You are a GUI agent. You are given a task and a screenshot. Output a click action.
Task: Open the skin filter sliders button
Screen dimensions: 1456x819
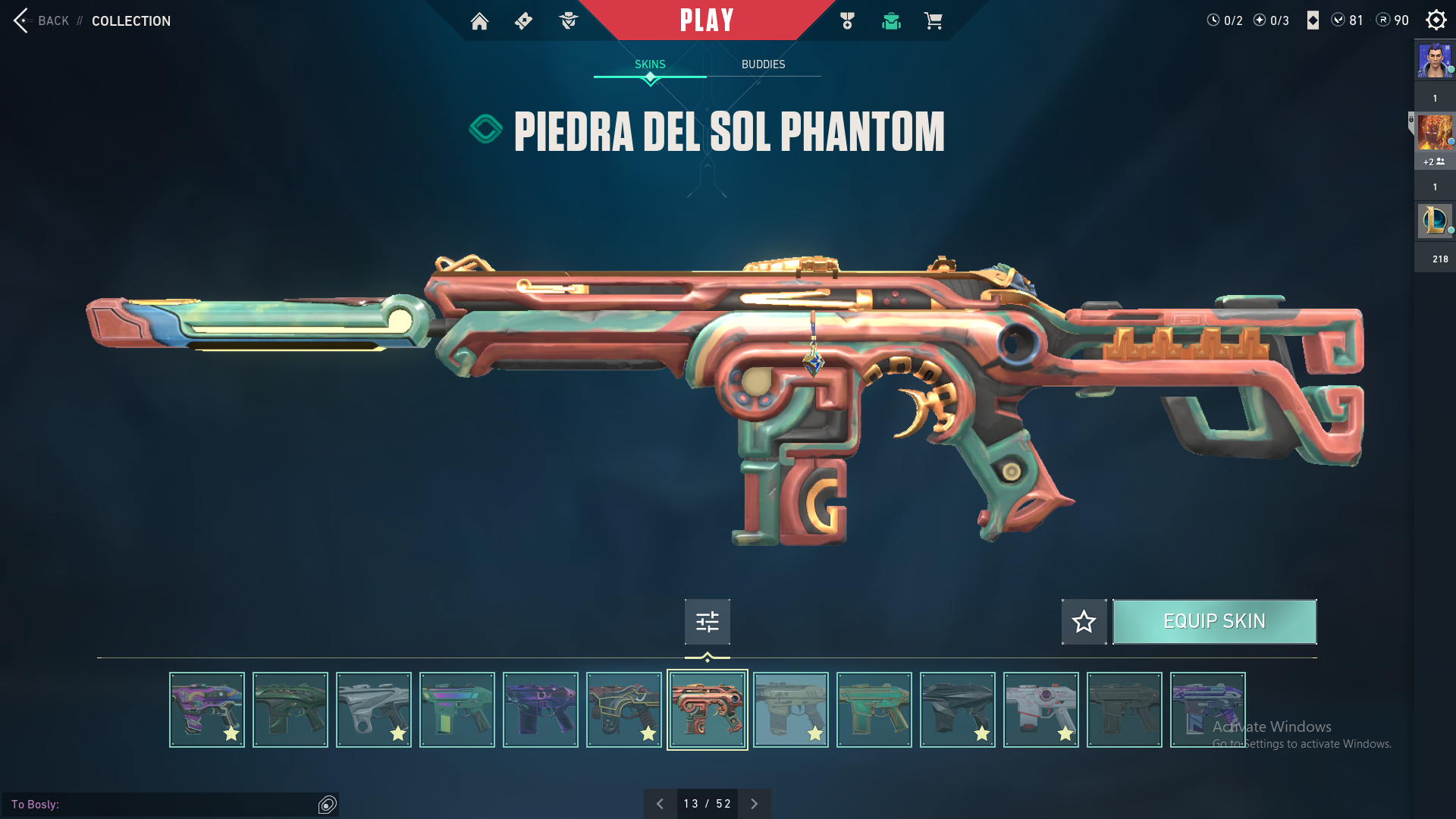pyautogui.click(x=707, y=622)
